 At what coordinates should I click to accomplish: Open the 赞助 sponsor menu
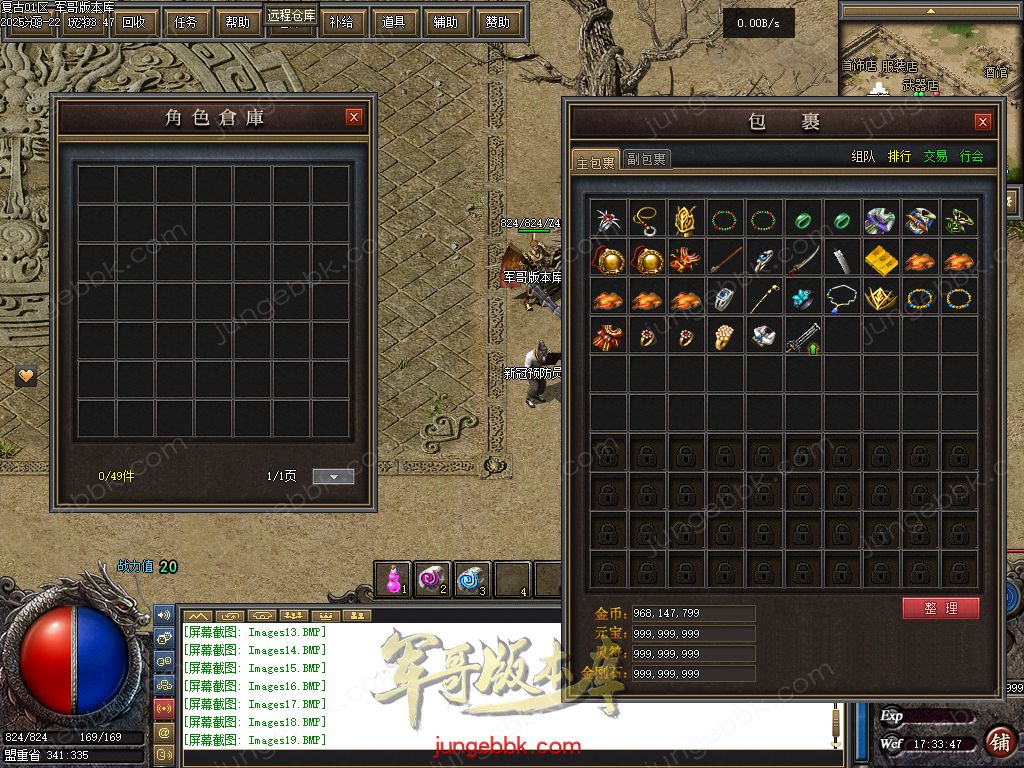tap(497, 22)
